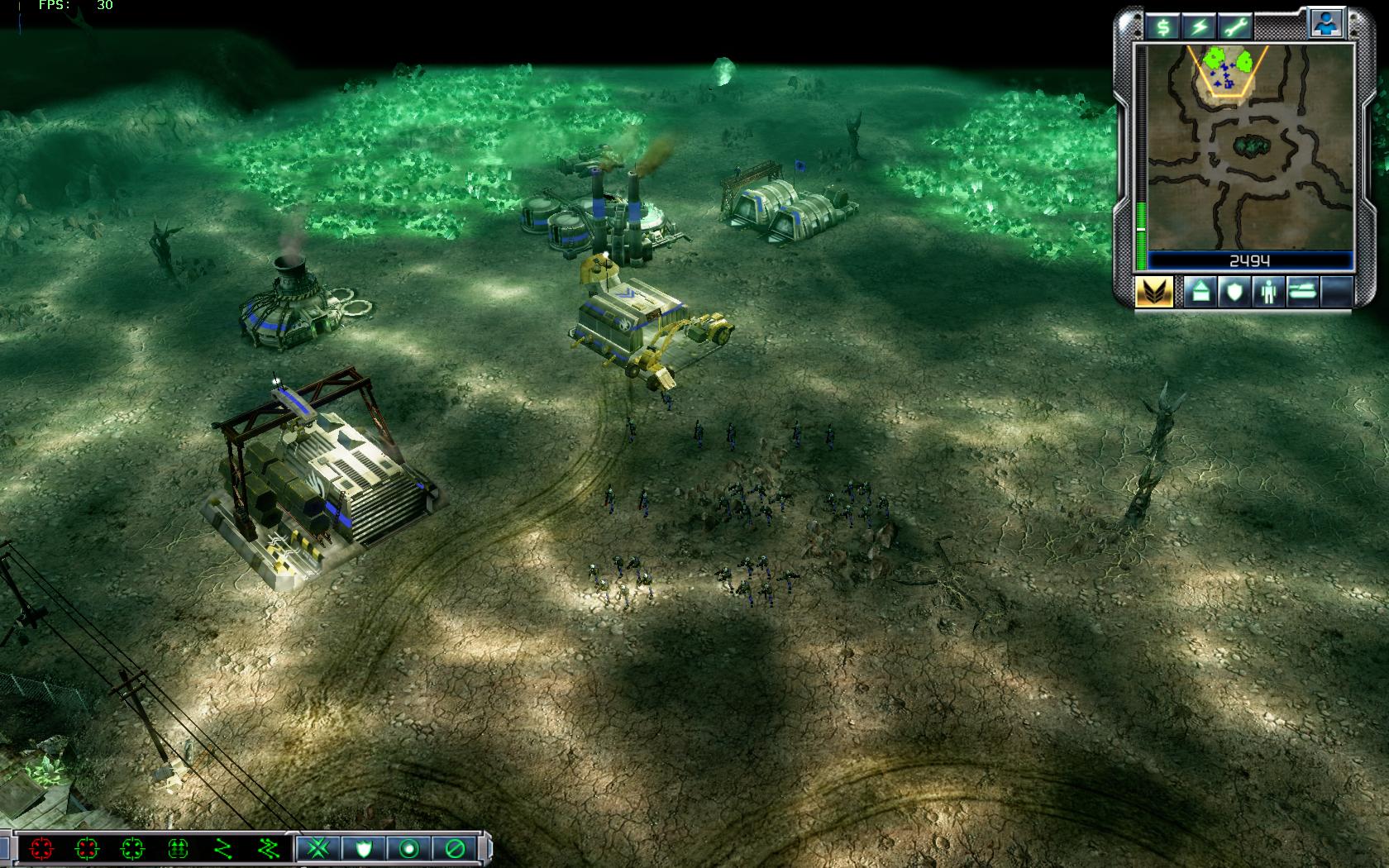
Task: Activate the single zigzag waypoint command
Action: (x=223, y=848)
